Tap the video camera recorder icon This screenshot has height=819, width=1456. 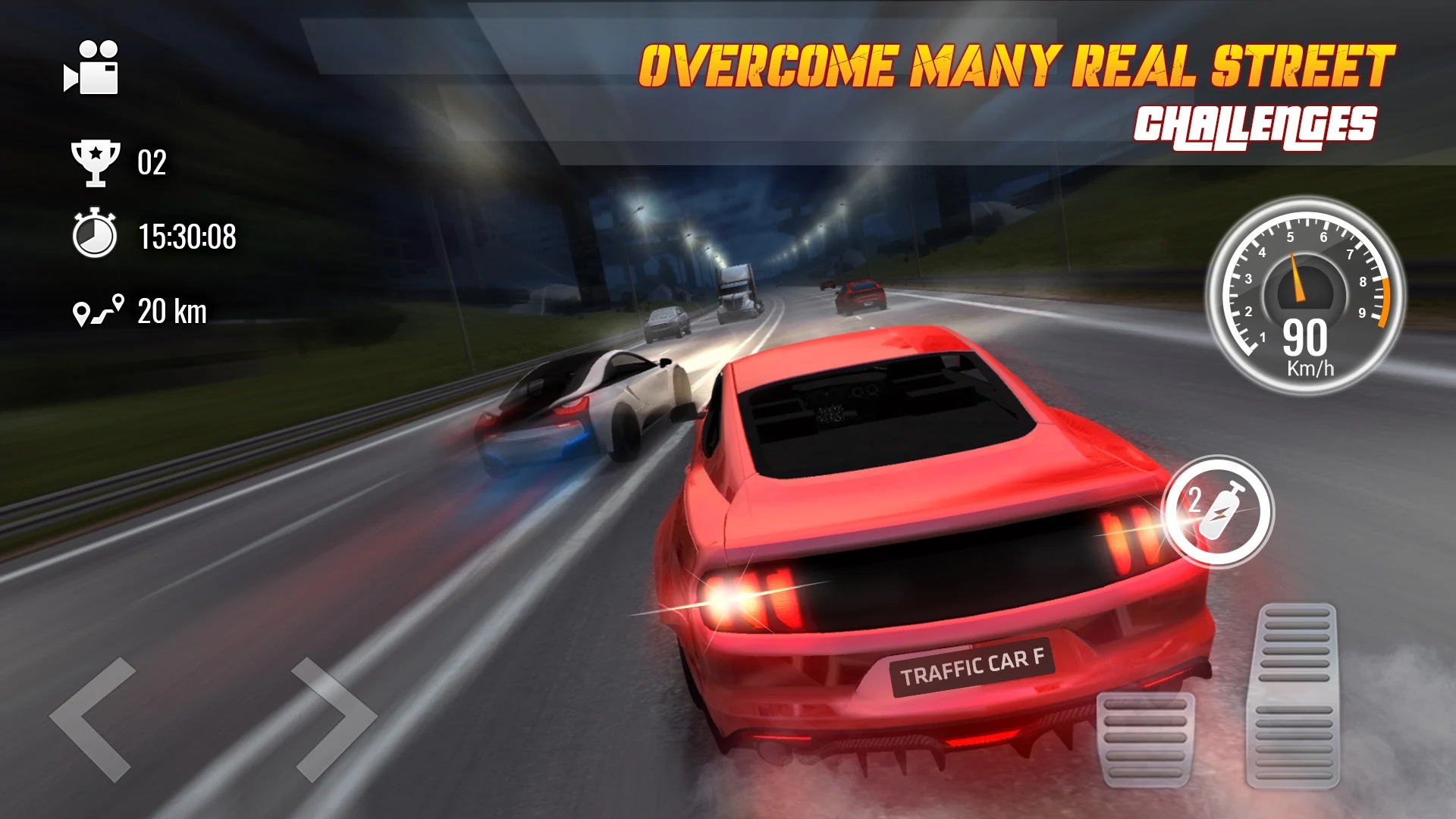pos(94,71)
